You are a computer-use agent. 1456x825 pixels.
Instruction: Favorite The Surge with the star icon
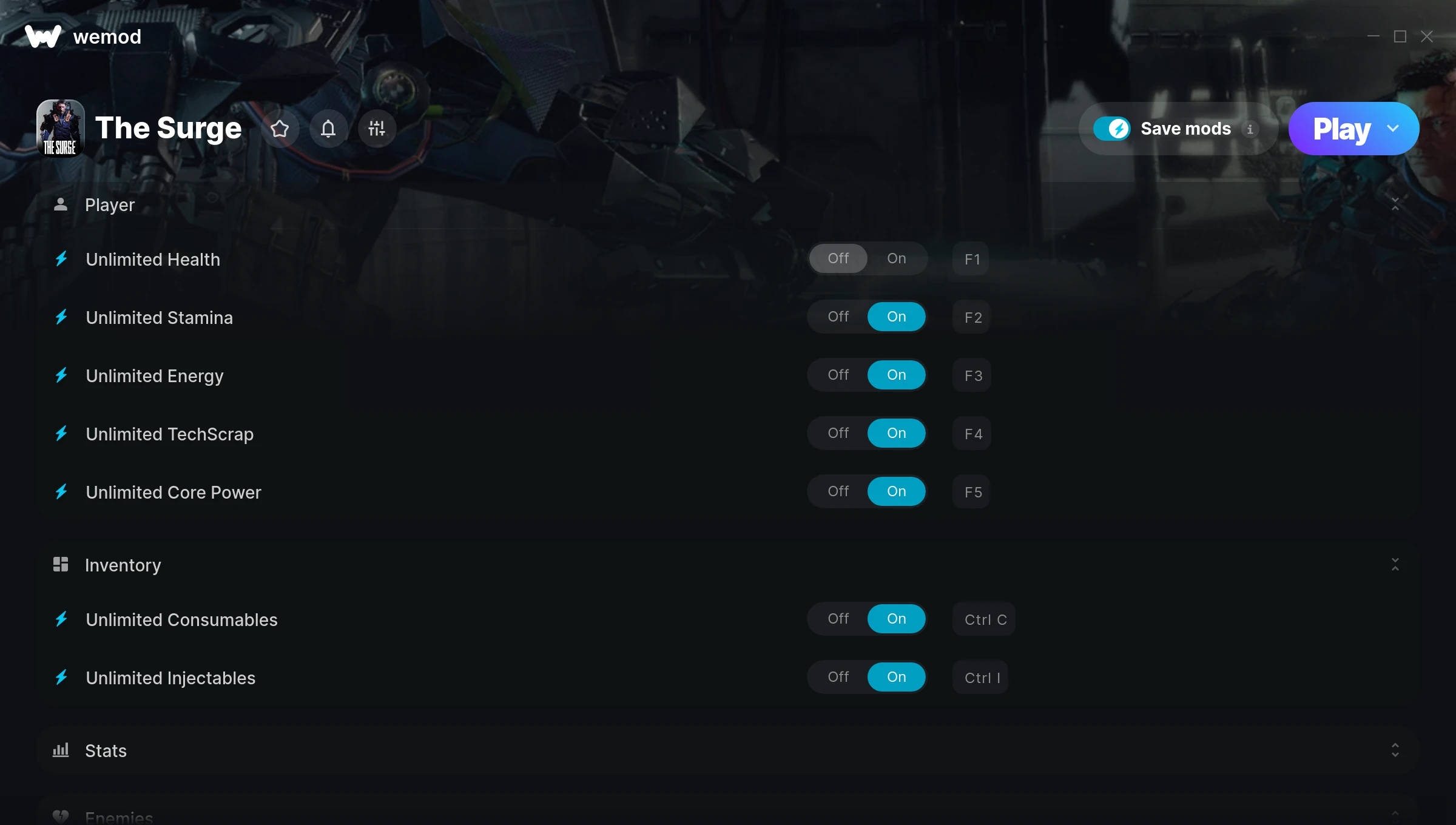point(280,129)
